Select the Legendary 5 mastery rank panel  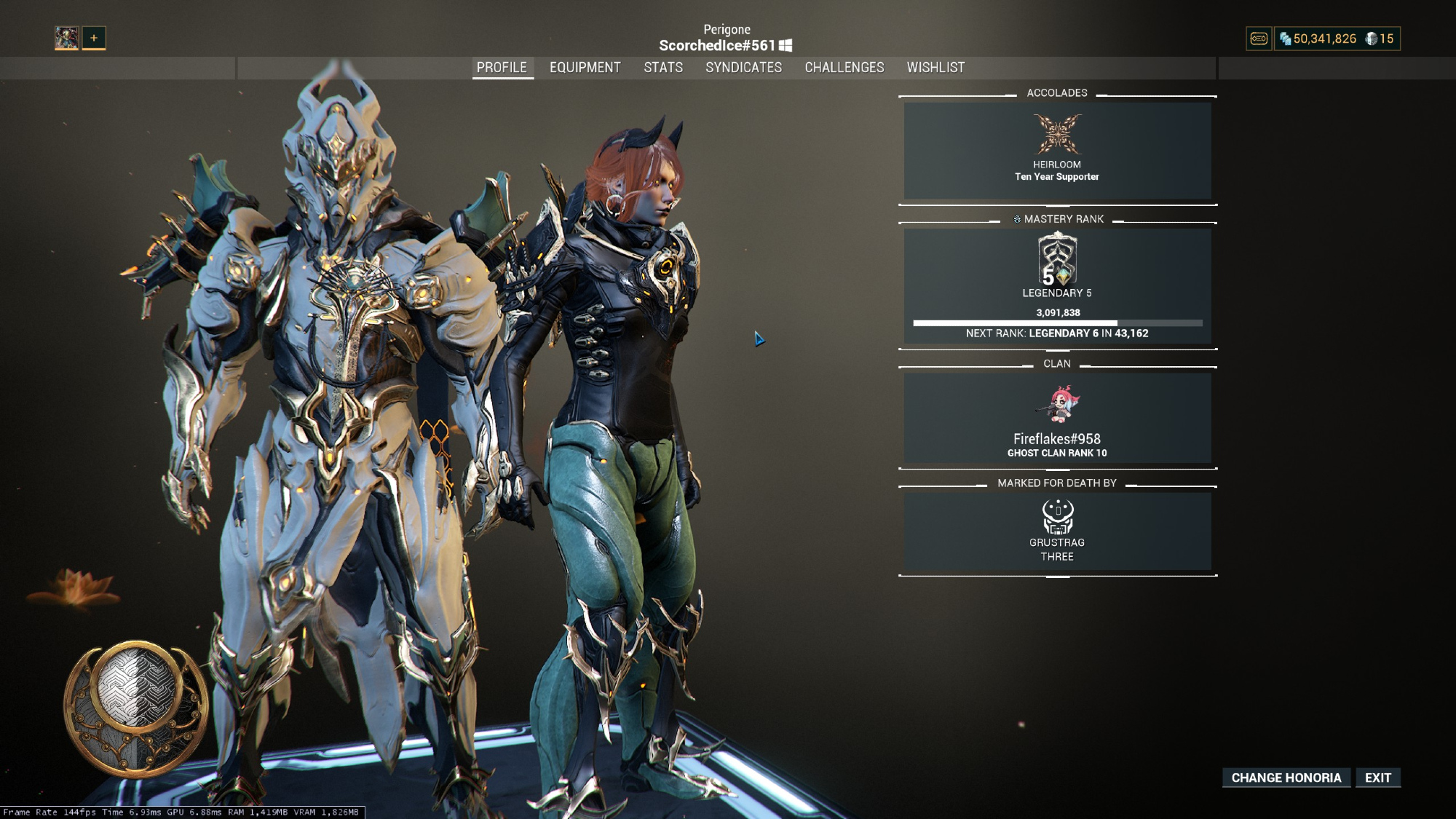pyautogui.click(x=1057, y=285)
